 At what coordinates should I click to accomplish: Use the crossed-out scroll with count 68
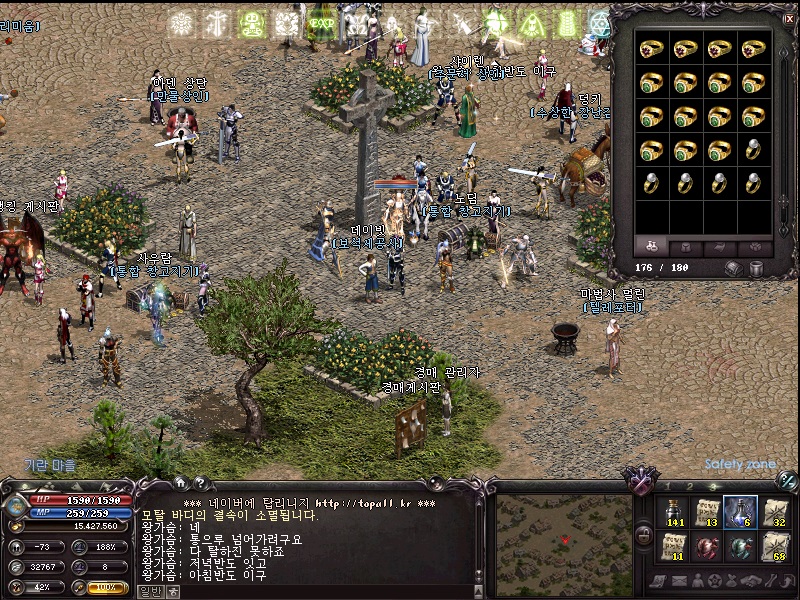(774, 547)
